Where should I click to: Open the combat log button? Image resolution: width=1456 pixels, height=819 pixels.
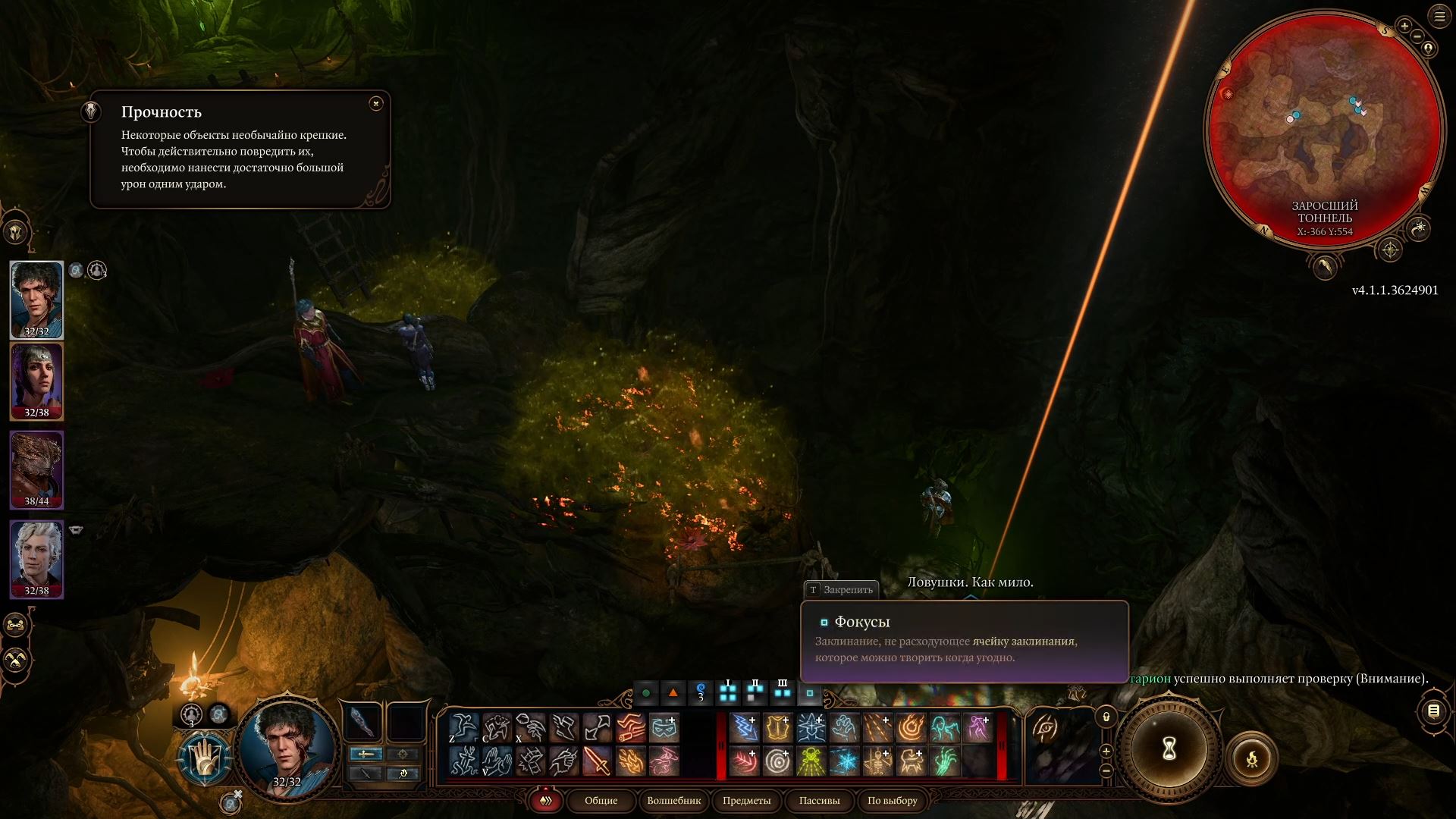click(1433, 711)
